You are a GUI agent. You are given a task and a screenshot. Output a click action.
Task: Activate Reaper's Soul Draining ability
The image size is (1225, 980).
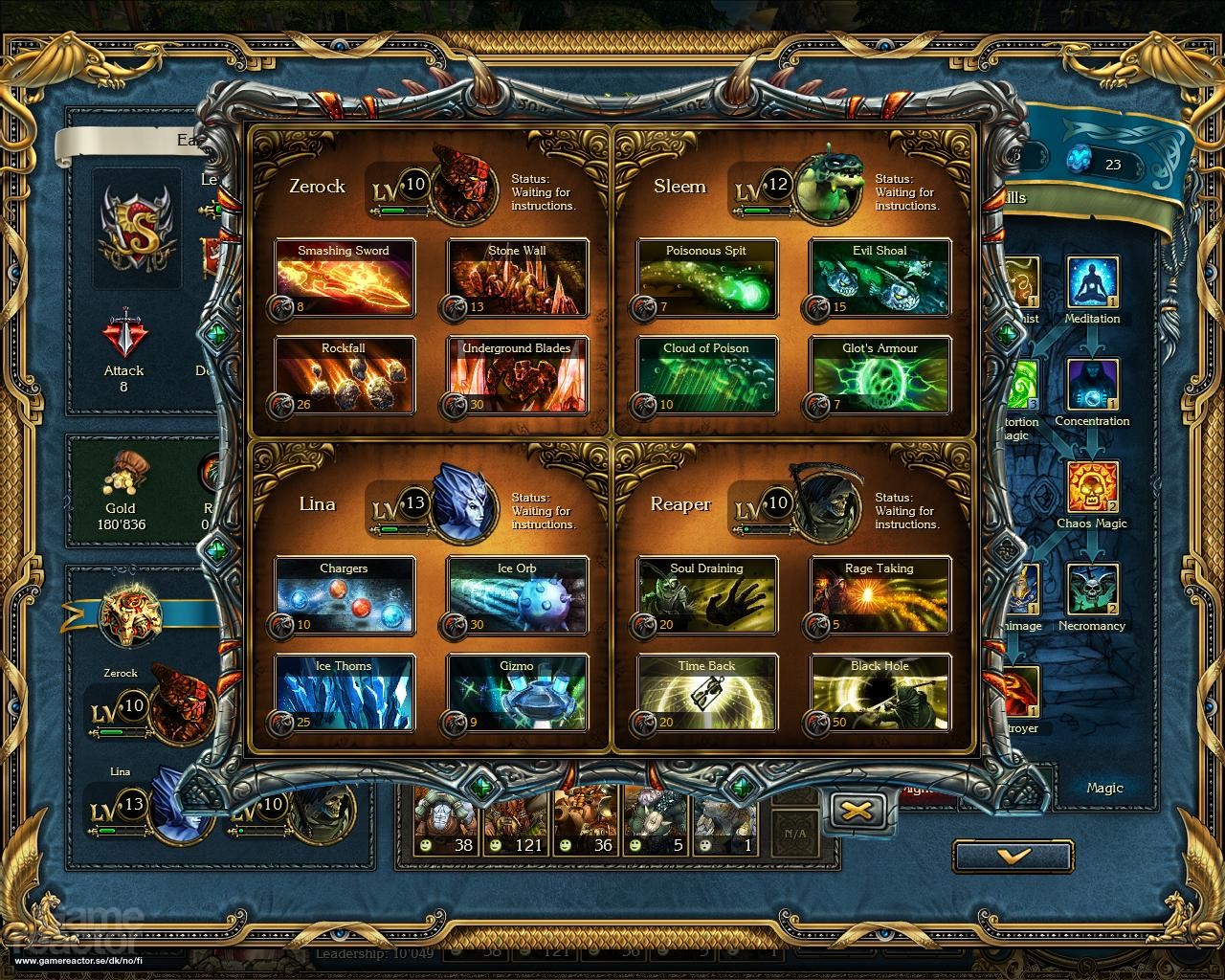coord(707,596)
